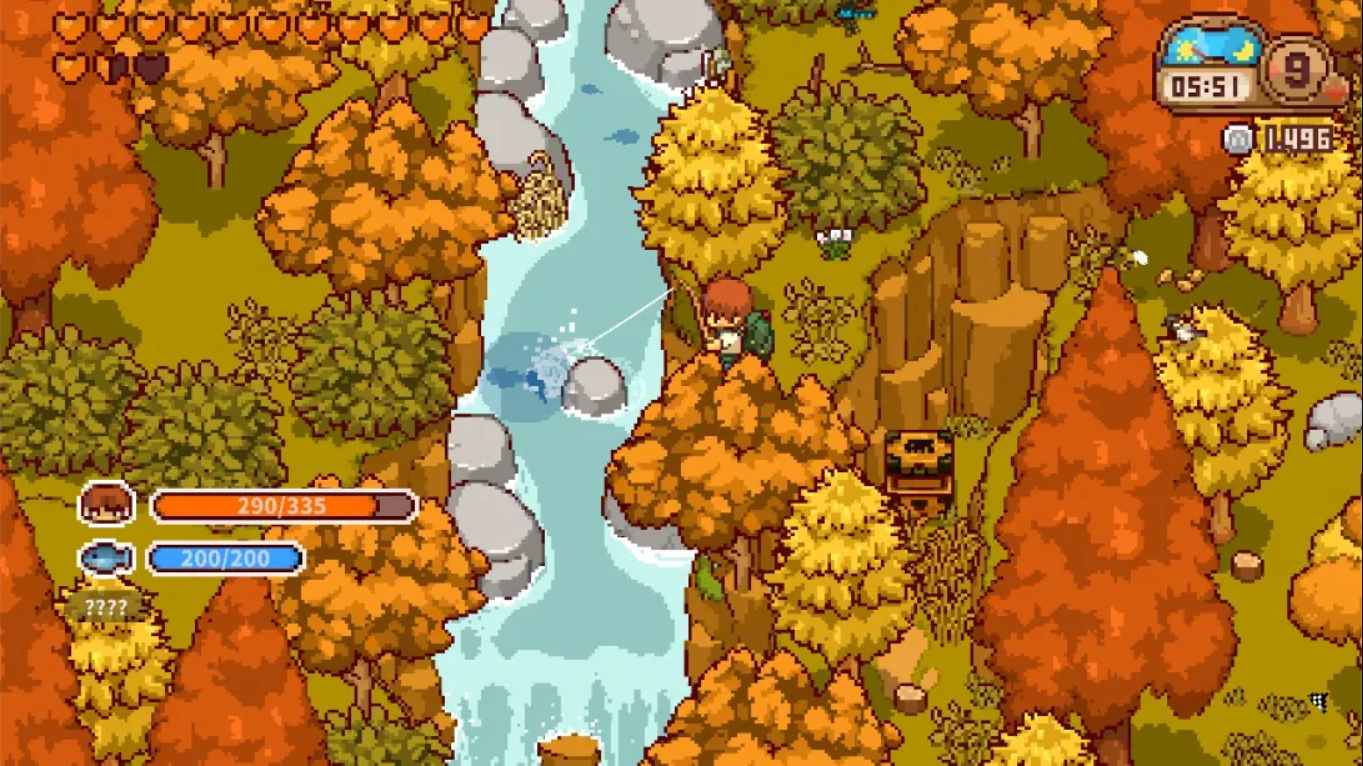Click the last acorn icon on the top row

coord(471,26)
